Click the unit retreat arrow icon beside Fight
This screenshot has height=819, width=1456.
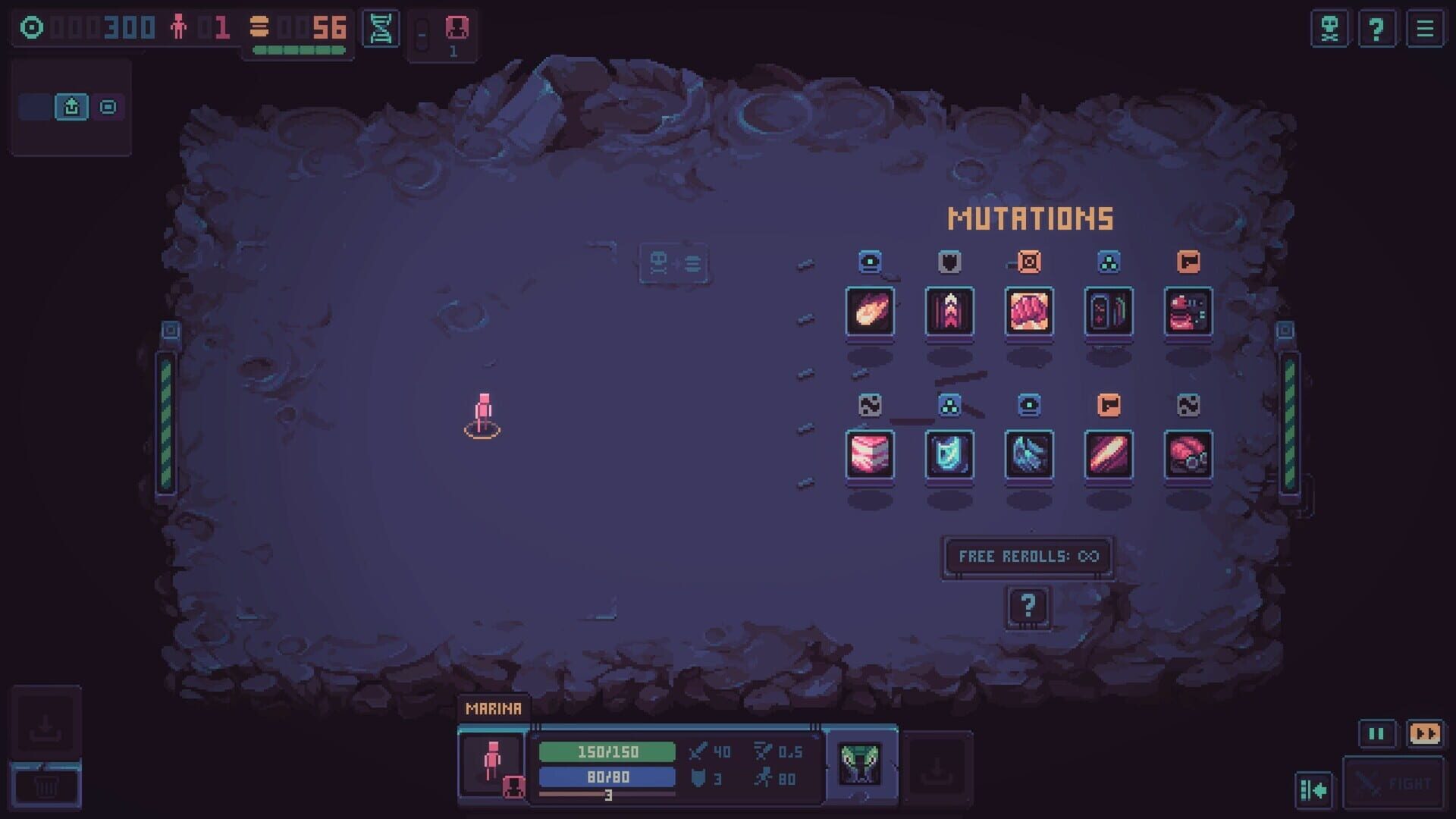coord(1316,790)
